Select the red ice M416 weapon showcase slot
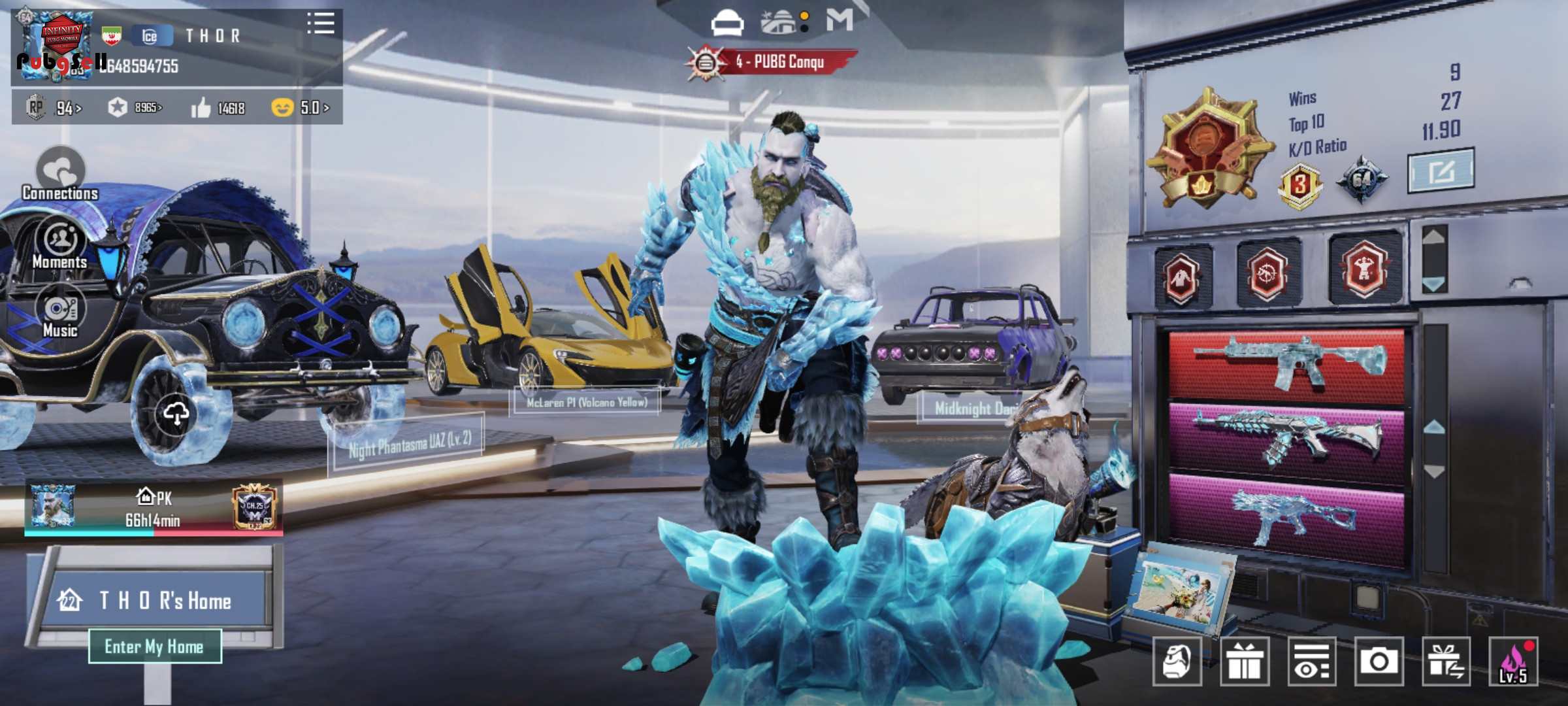This screenshot has width=1568, height=706. click(1286, 365)
